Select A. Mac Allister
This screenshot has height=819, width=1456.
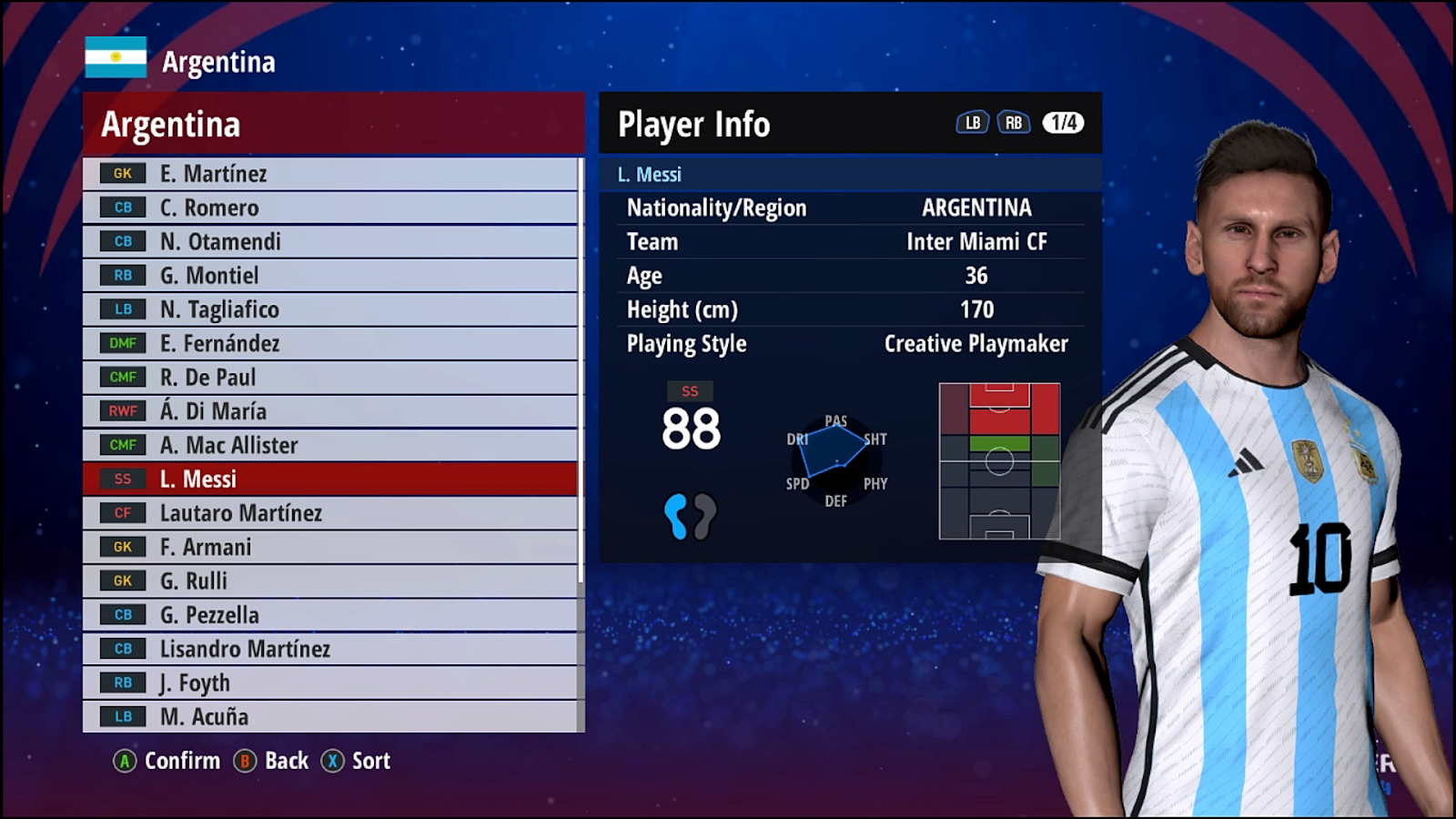point(329,445)
